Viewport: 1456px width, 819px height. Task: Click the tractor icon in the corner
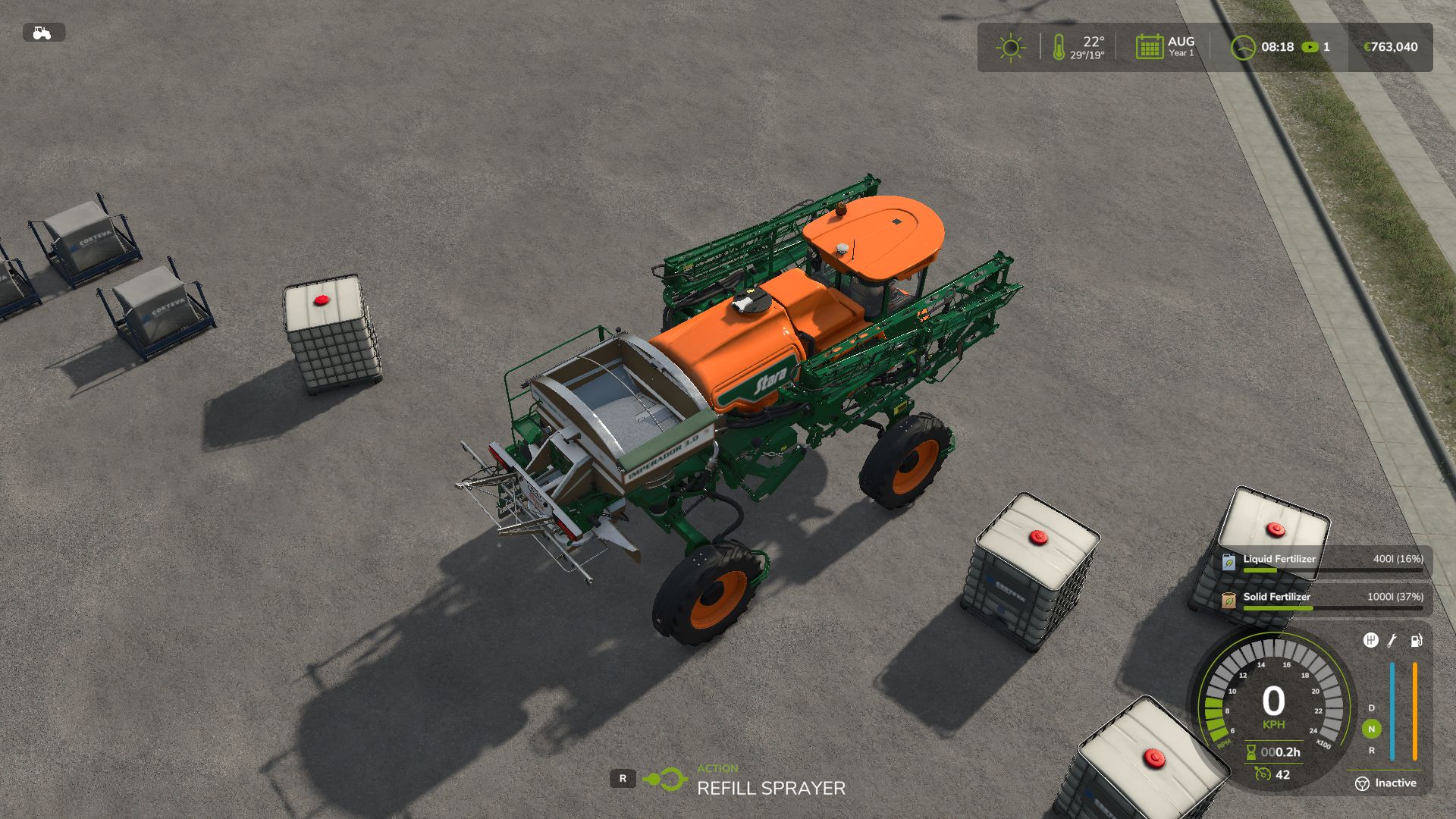42,33
